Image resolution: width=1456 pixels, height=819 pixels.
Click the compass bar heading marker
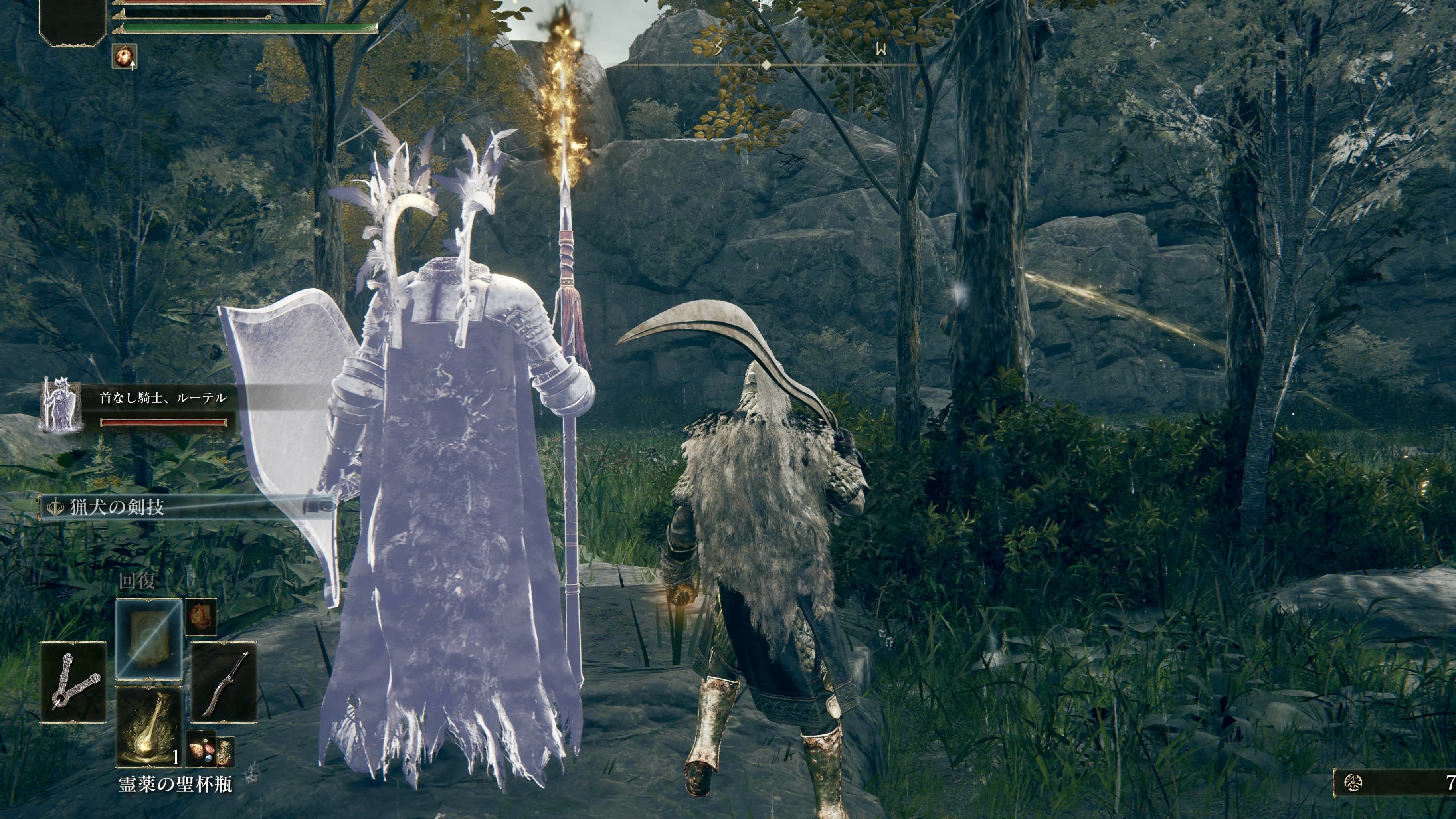pyautogui.click(x=766, y=65)
